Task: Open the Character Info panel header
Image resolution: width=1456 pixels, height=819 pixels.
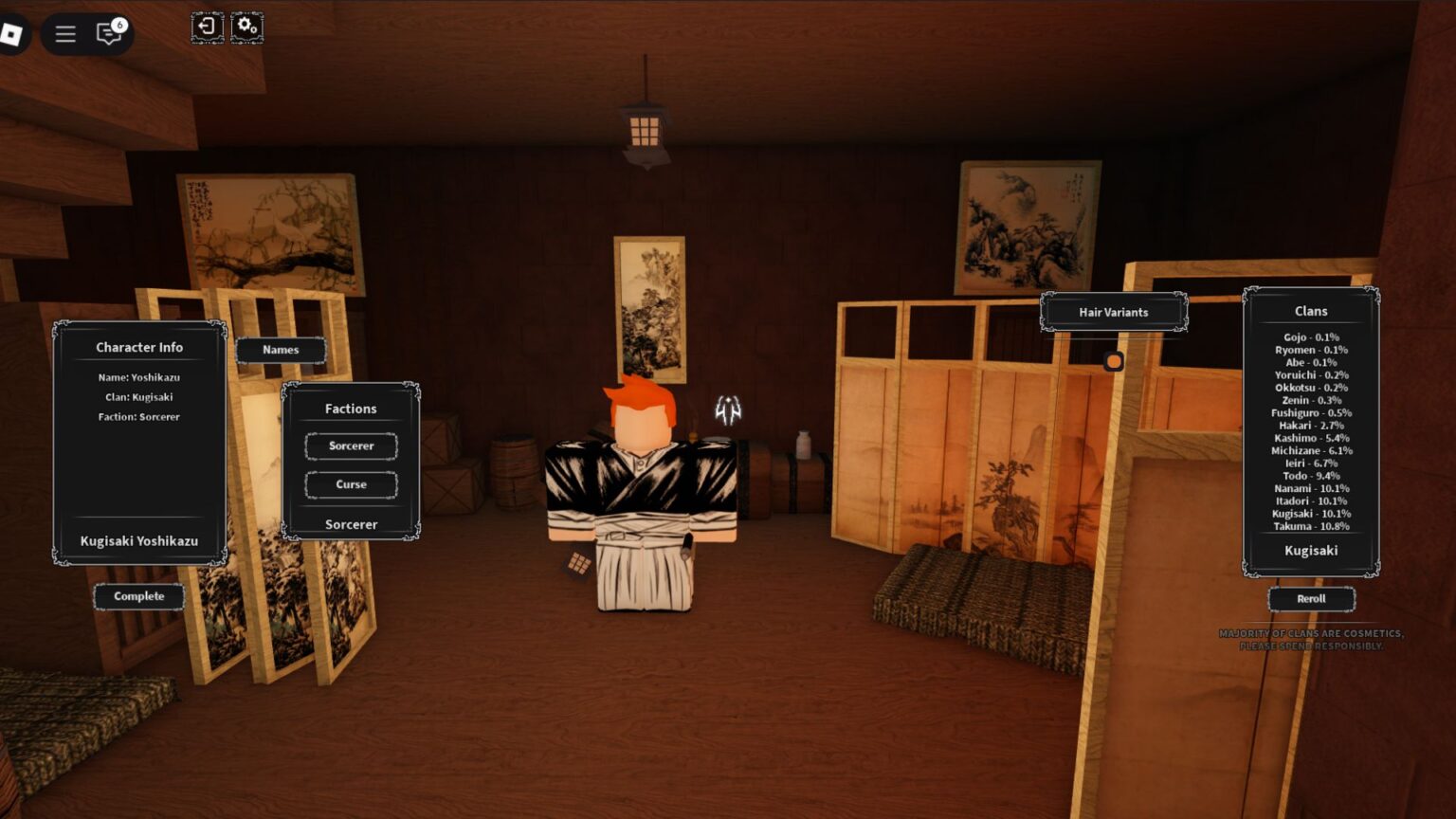Action: [138, 347]
